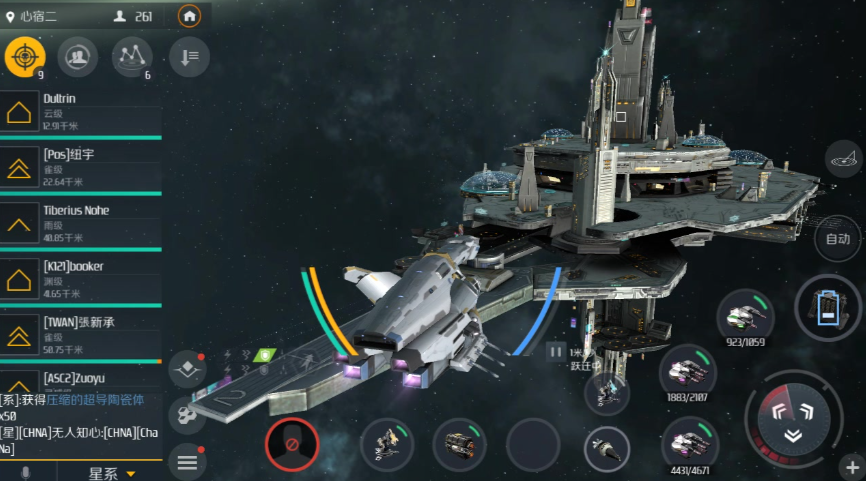Open the 星系 chat channel dropdown

point(111,472)
